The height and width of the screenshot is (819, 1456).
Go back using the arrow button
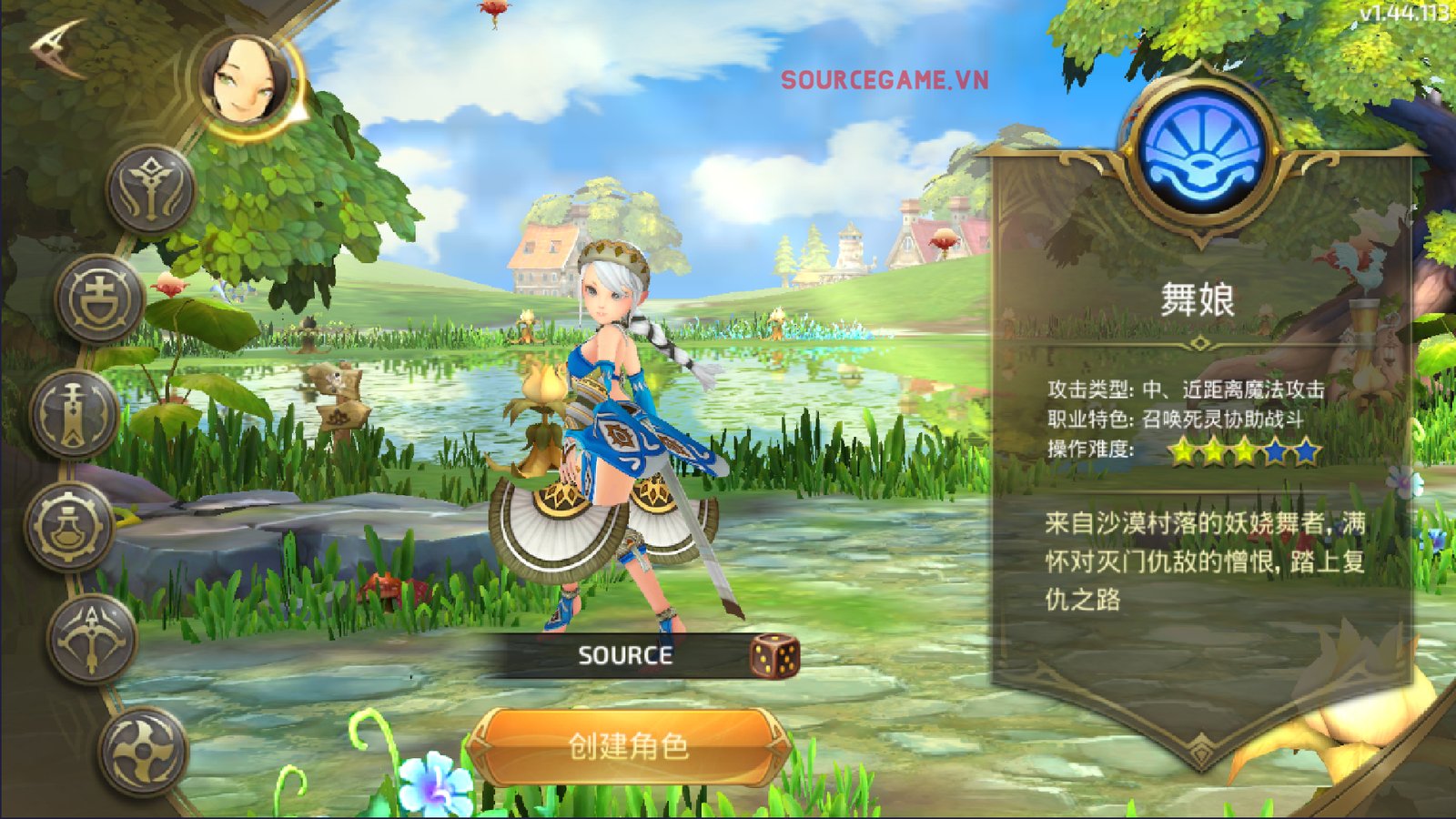click(x=58, y=46)
